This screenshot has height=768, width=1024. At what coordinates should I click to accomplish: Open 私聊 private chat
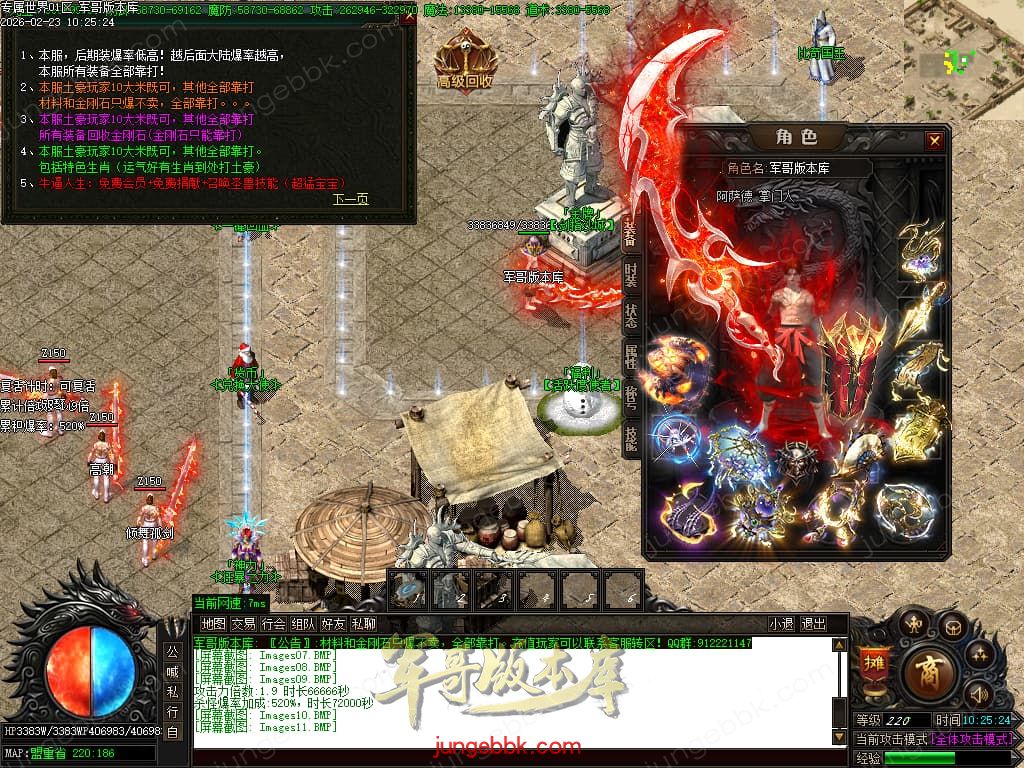363,624
